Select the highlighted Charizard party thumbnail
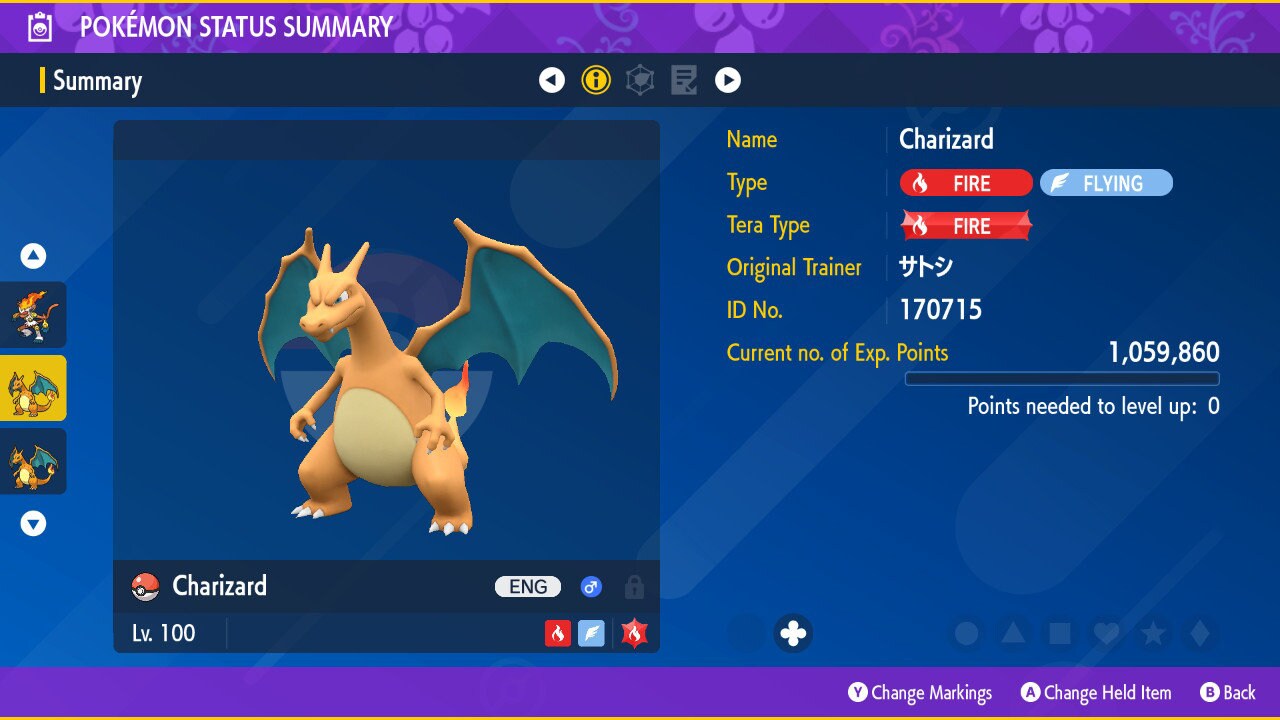The height and width of the screenshot is (720, 1280). tap(33, 388)
